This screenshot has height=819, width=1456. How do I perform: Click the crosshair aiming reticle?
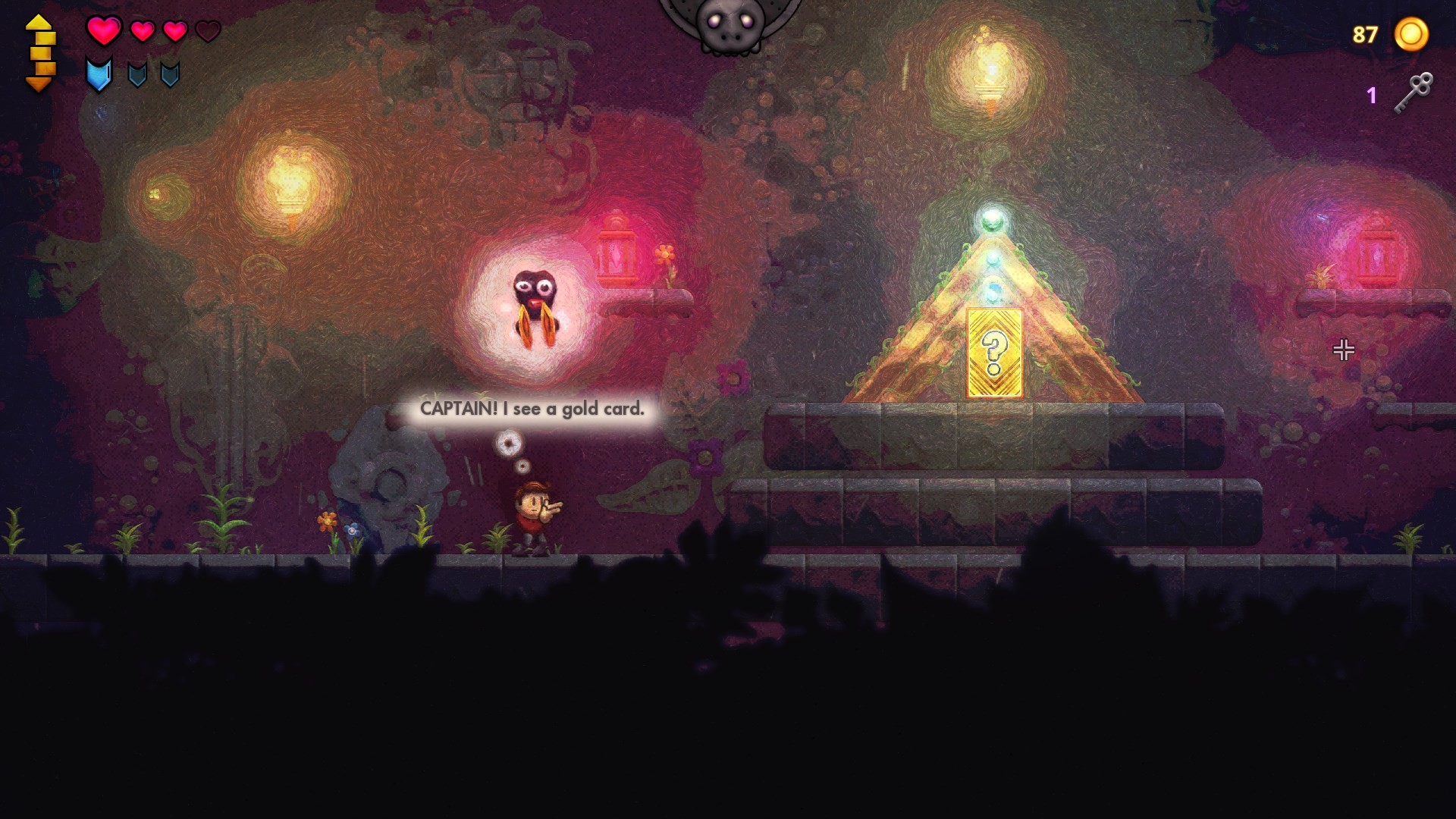coord(1344,350)
